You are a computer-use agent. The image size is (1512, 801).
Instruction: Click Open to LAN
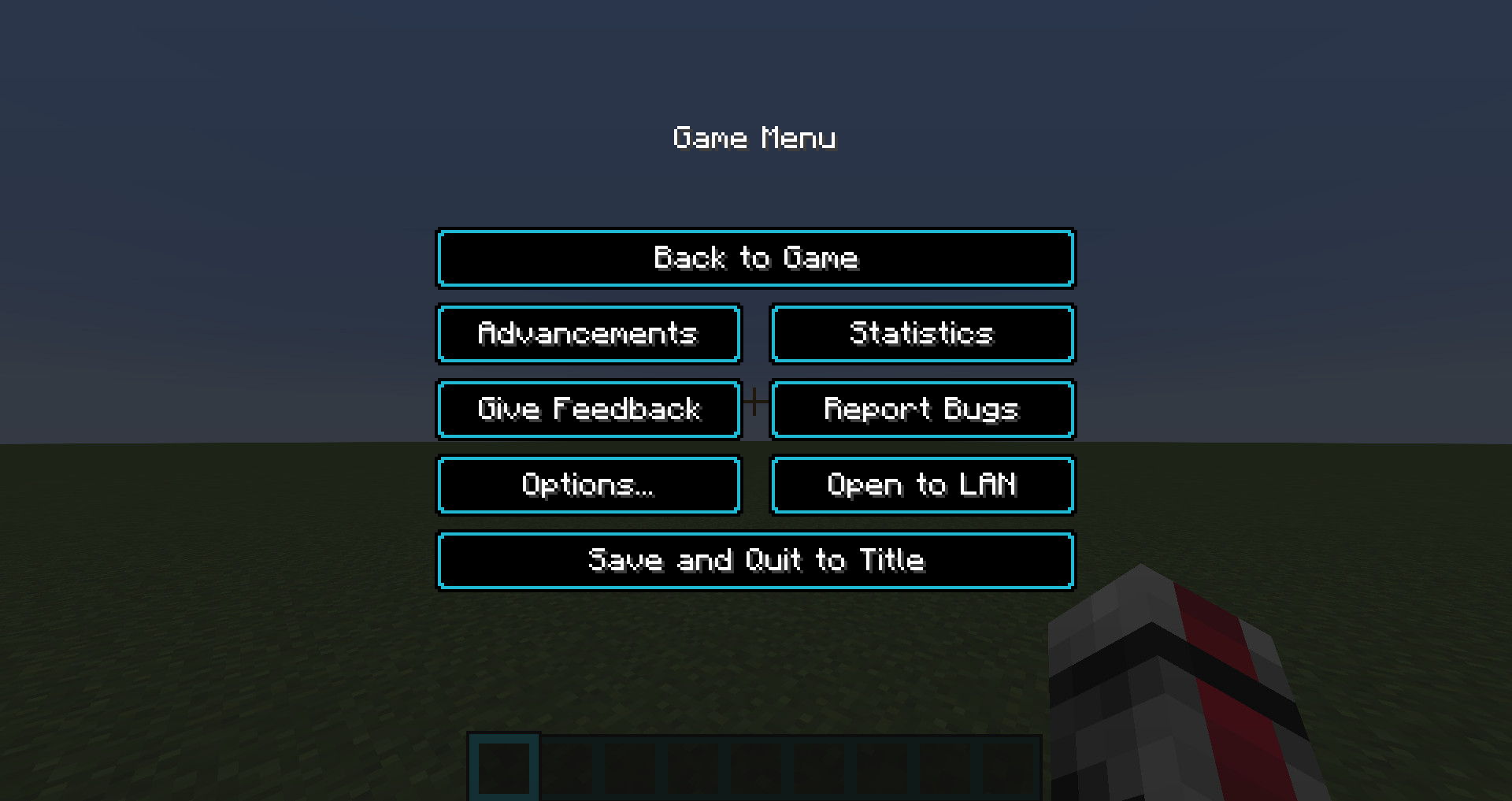click(x=921, y=484)
